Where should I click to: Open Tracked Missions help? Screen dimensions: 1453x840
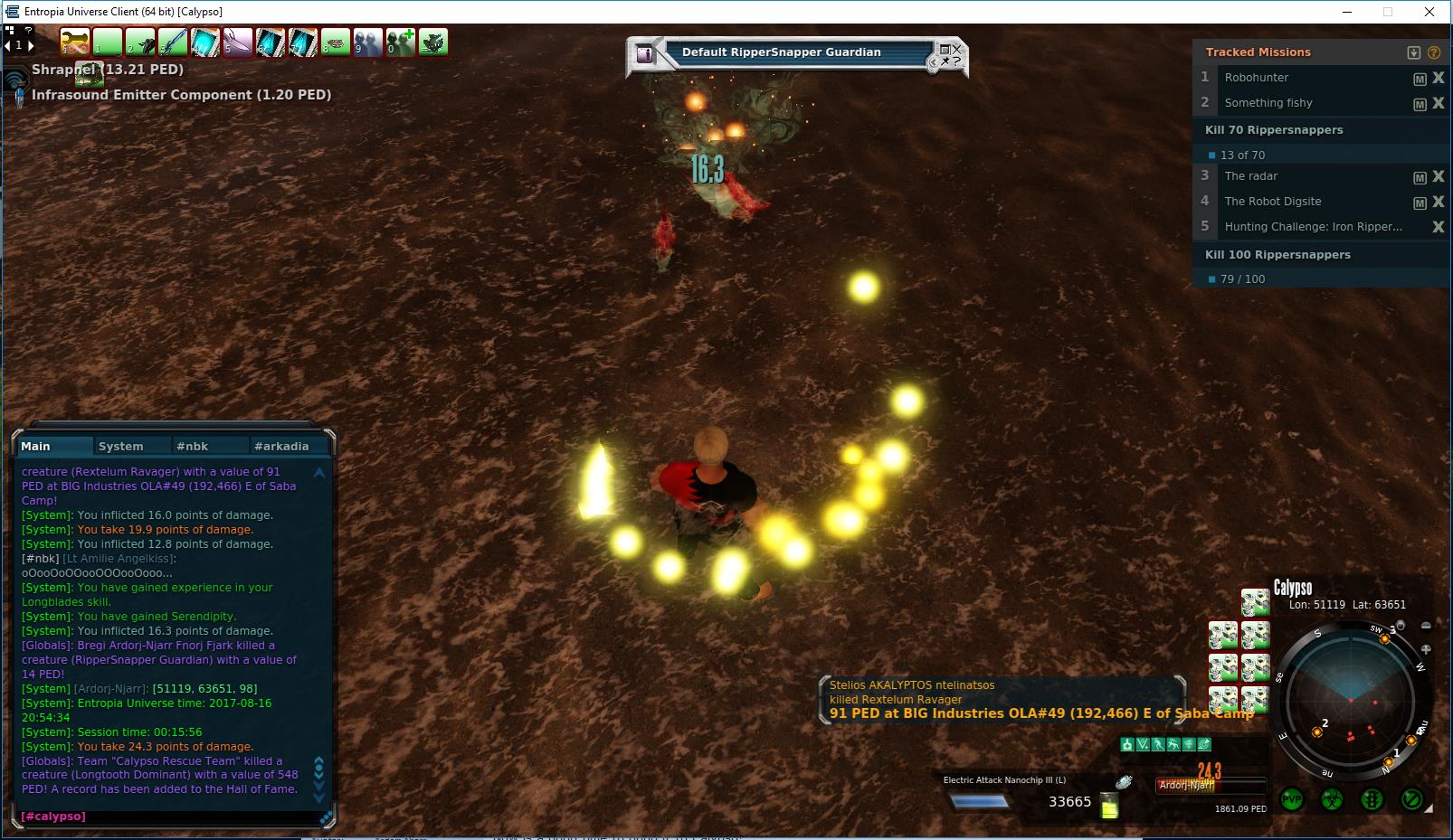pos(1433,52)
